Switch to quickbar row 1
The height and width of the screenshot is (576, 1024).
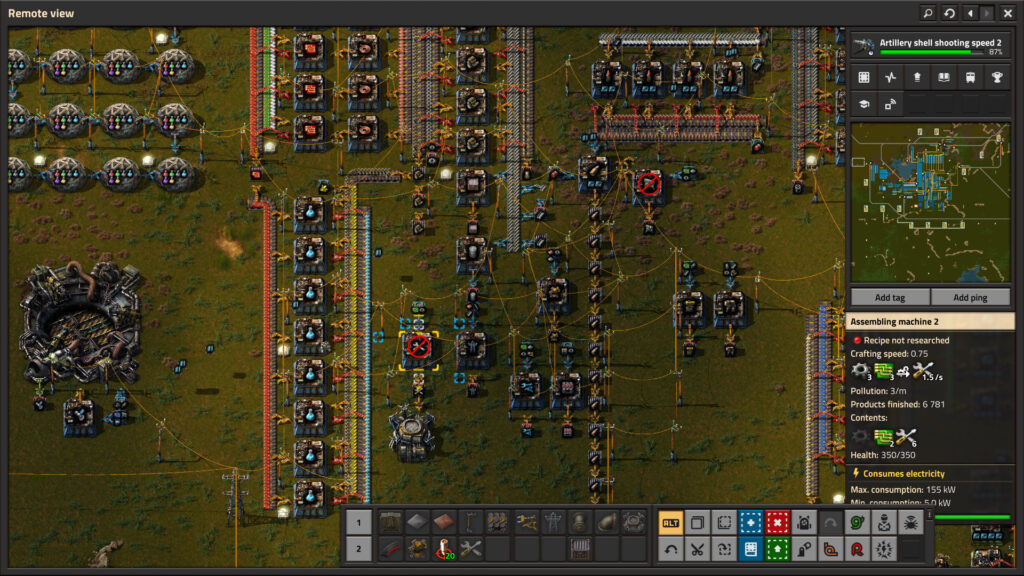[359, 522]
